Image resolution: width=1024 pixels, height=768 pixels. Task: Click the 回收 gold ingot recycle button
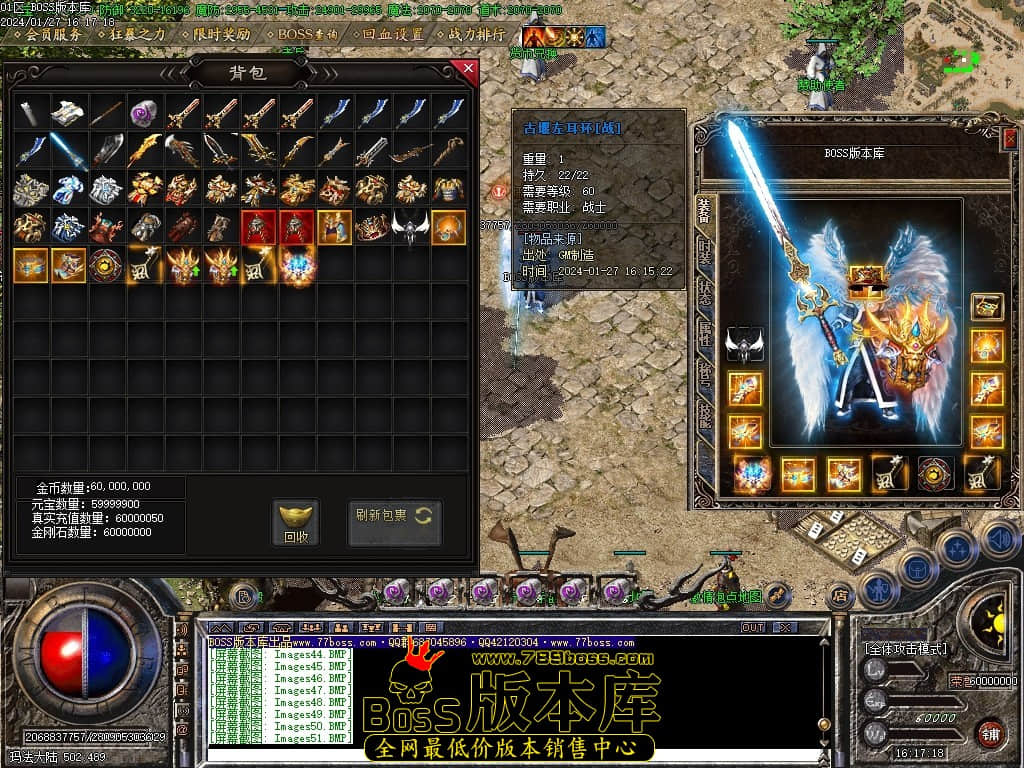[x=296, y=523]
